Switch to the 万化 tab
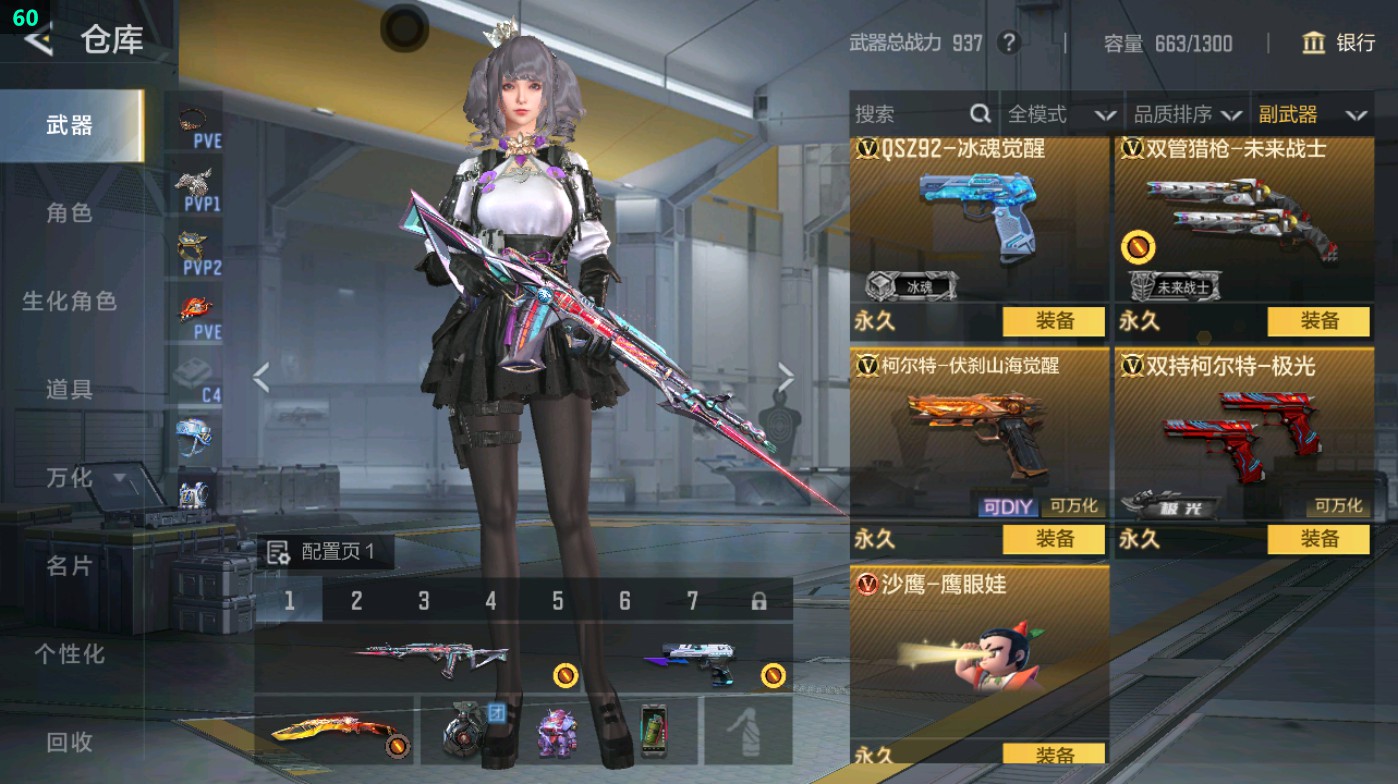This screenshot has width=1398, height=784. tap(70, 478)
